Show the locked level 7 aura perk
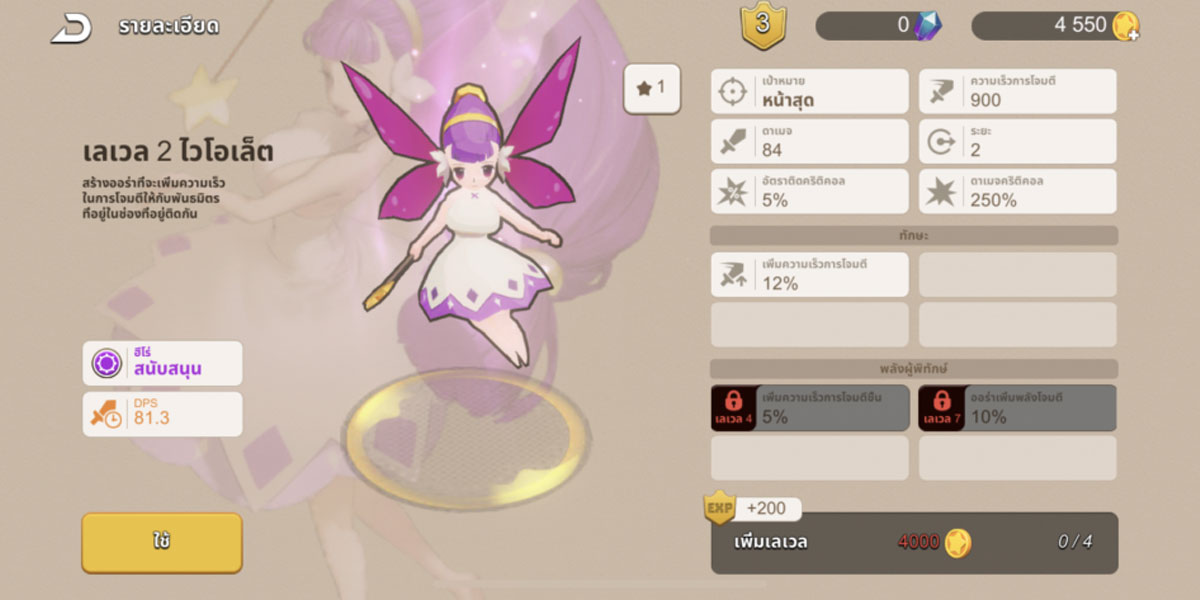Screen dimensions: 1200x600 pos(1017,408)
